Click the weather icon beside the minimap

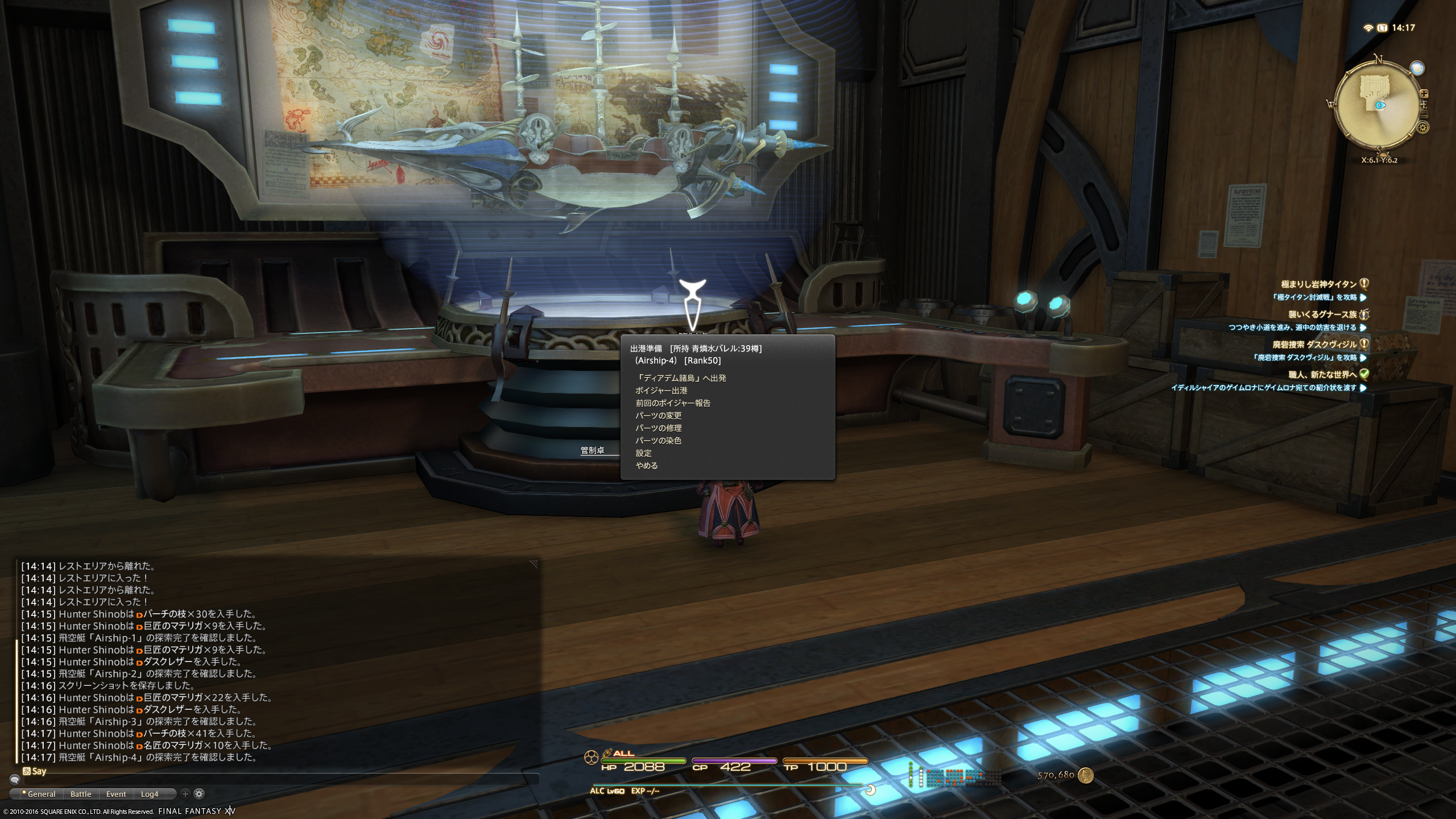pos(1417,68)
